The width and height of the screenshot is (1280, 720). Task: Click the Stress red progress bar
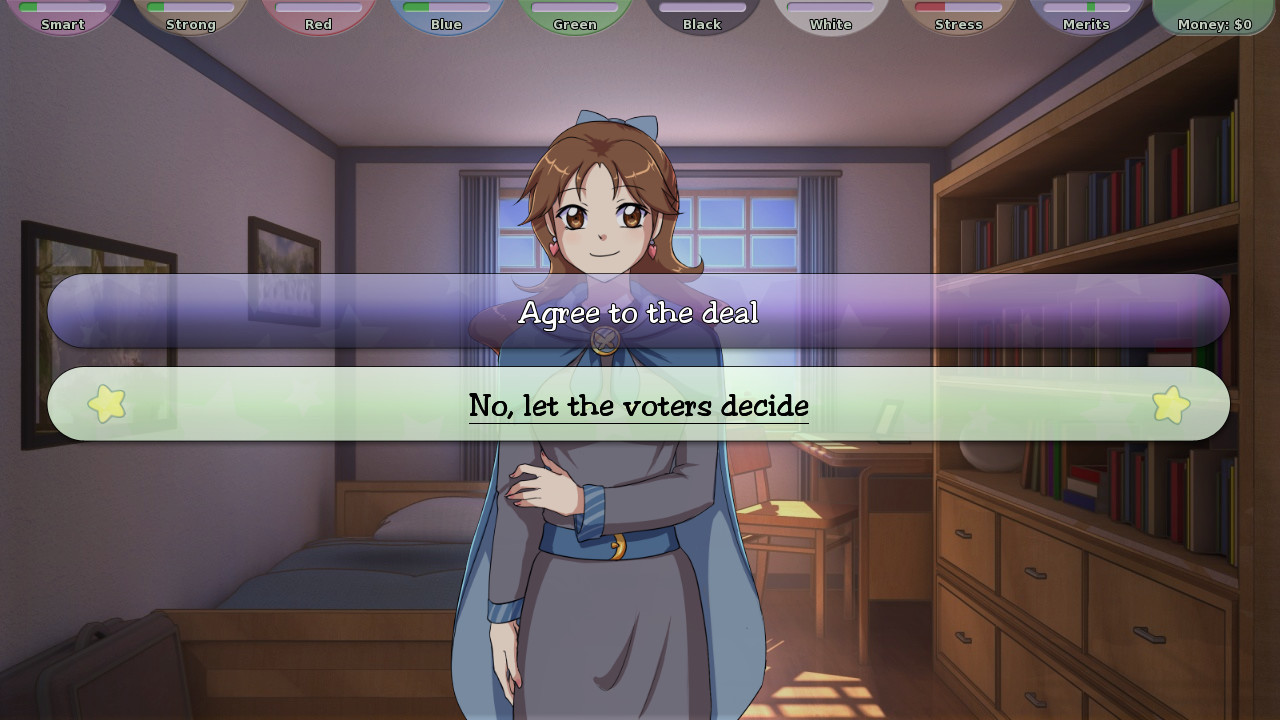click(930, 6)
